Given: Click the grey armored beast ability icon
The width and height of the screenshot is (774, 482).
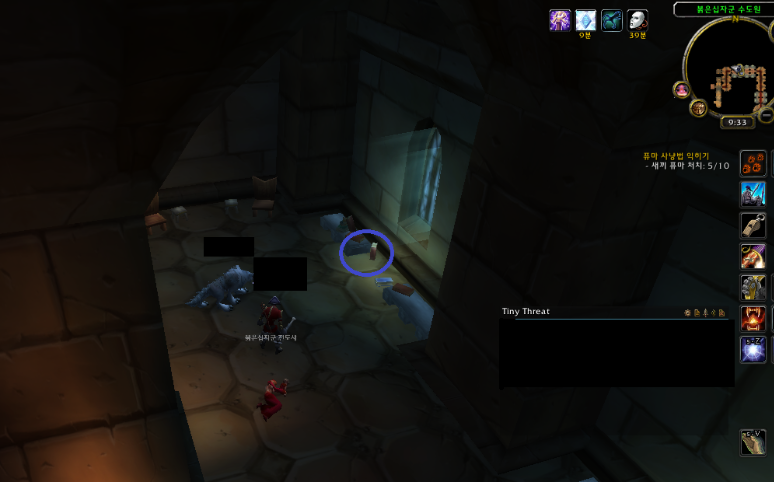Looking at the screenshot, I should (753, 287).
